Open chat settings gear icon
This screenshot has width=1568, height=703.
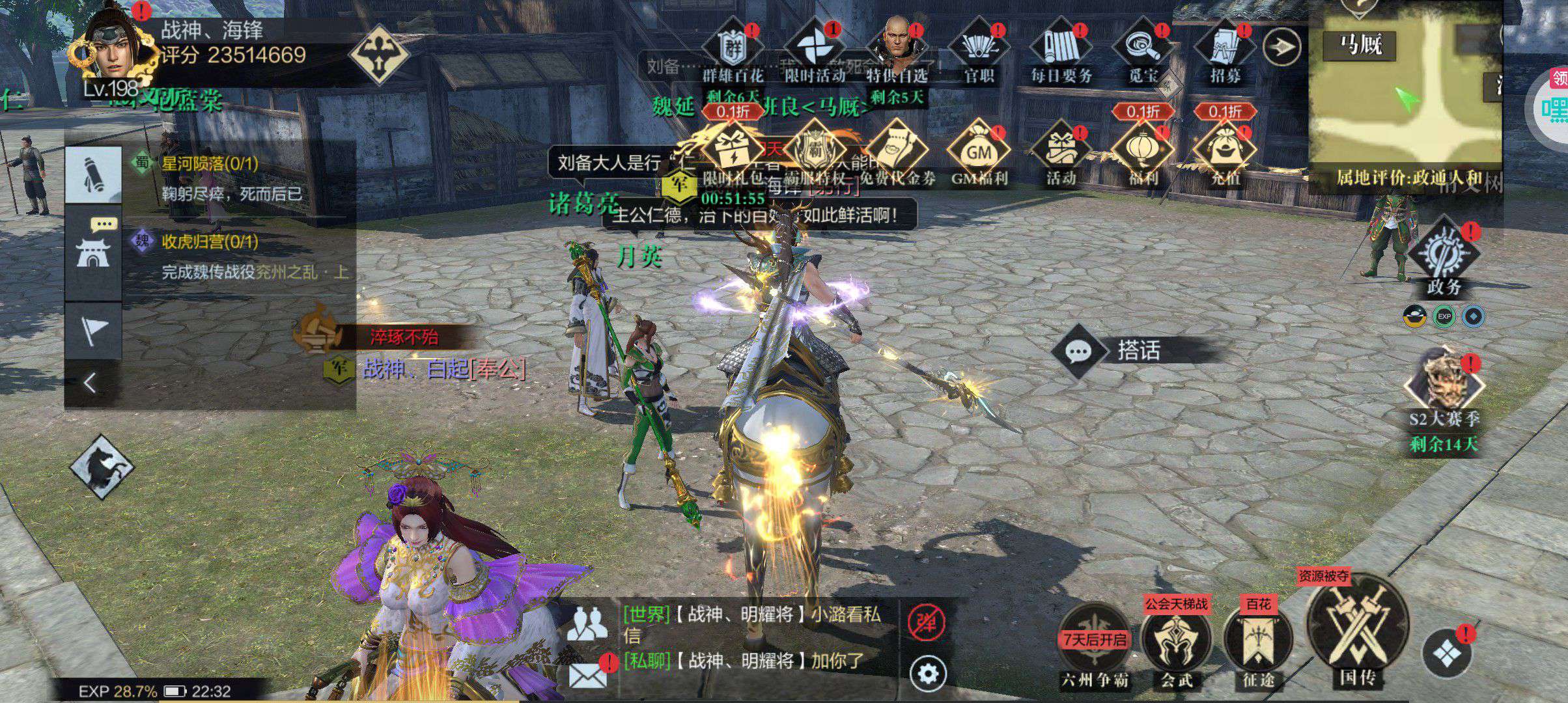point(927,673)
